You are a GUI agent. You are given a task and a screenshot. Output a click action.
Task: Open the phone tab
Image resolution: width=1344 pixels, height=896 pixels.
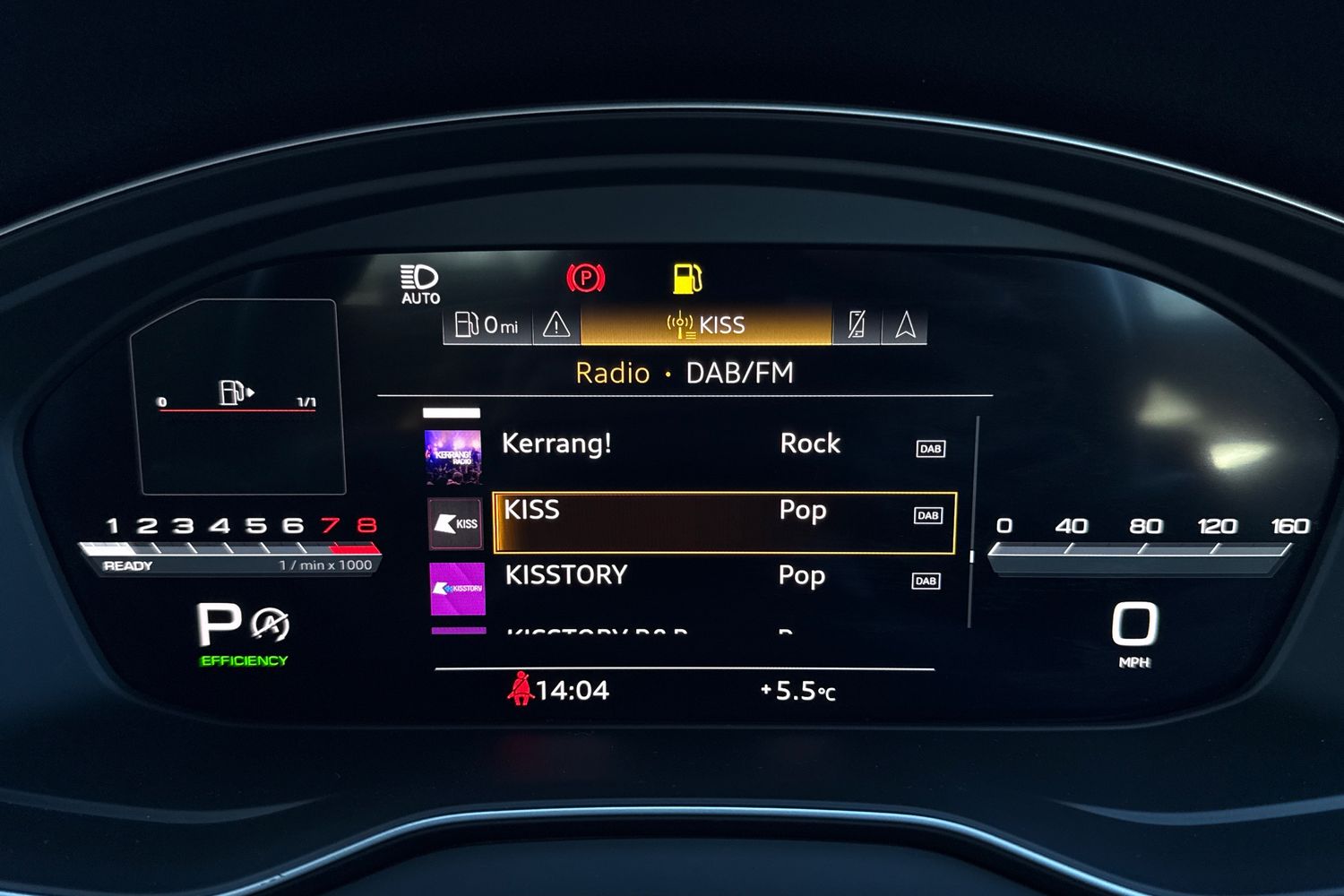point(857,324)
